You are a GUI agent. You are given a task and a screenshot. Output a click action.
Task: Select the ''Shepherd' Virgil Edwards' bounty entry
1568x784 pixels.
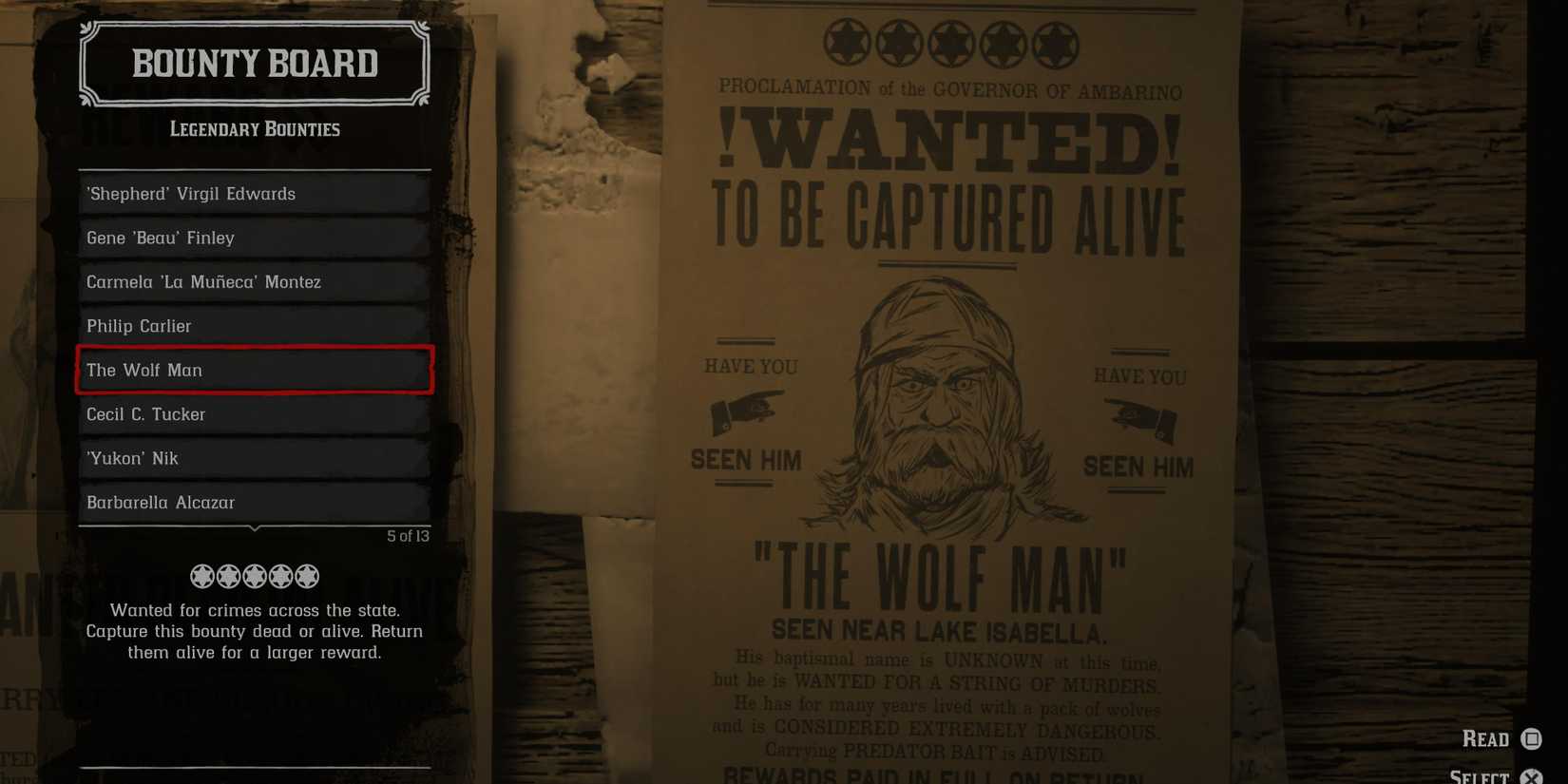254,194
